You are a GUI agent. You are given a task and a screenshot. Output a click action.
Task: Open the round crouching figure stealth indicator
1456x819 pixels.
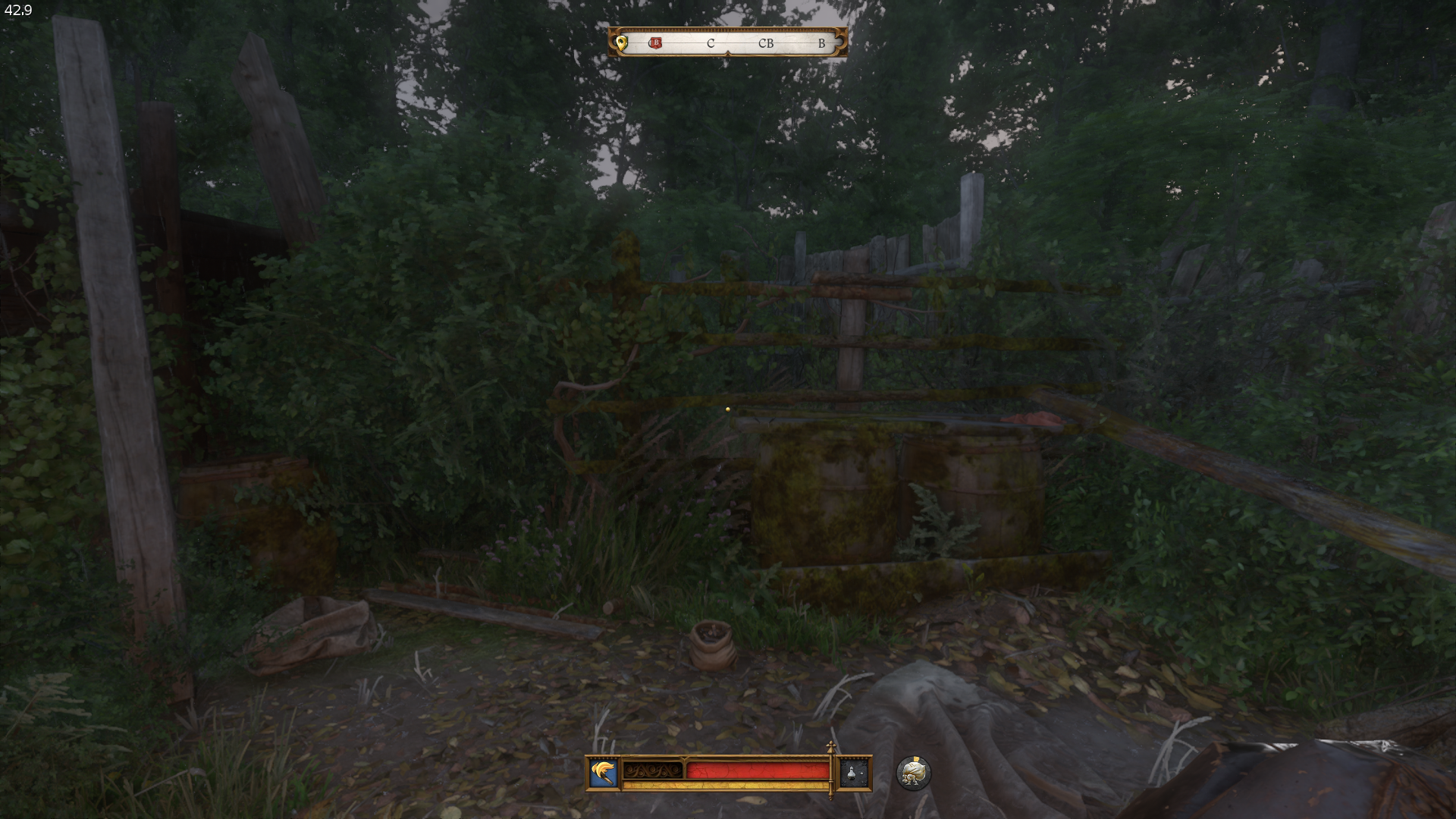point(913,773)
